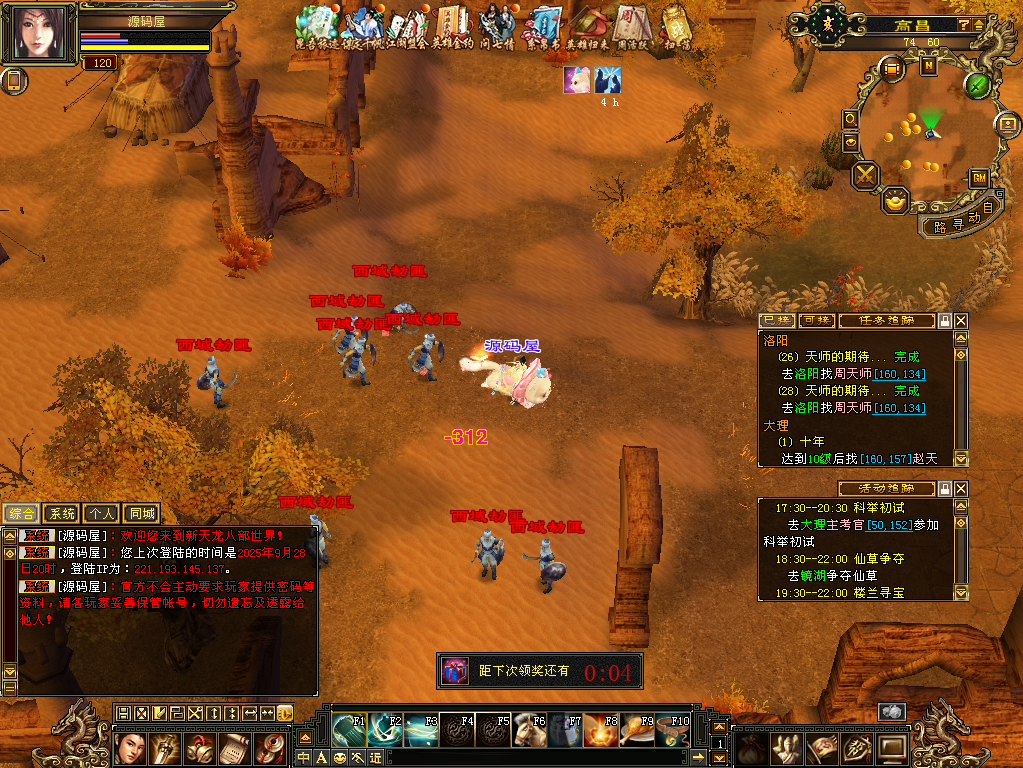Click the magnifying glass minimap button
The width and height of the screenshot is (1023, 768).
851,119
